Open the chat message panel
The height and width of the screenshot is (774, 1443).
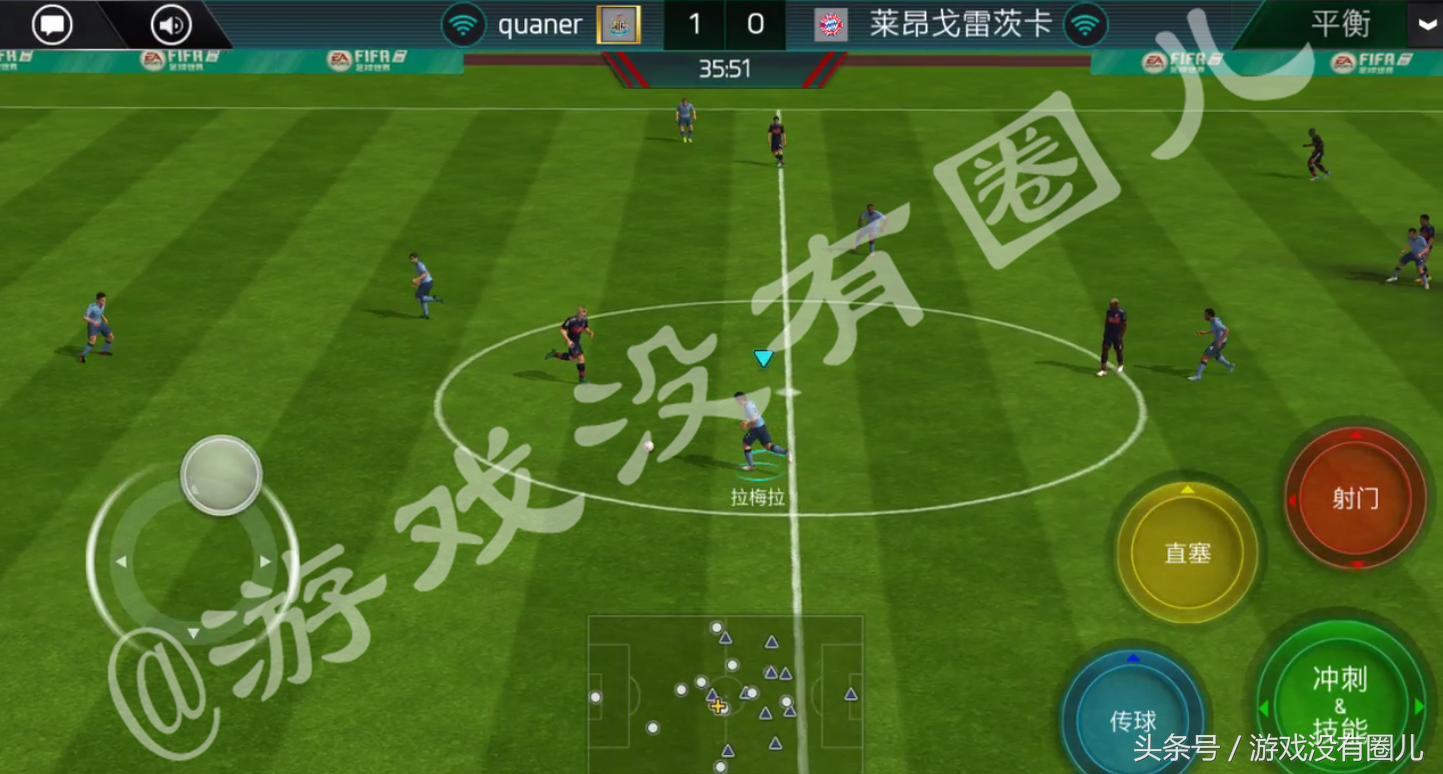[52, 24]
